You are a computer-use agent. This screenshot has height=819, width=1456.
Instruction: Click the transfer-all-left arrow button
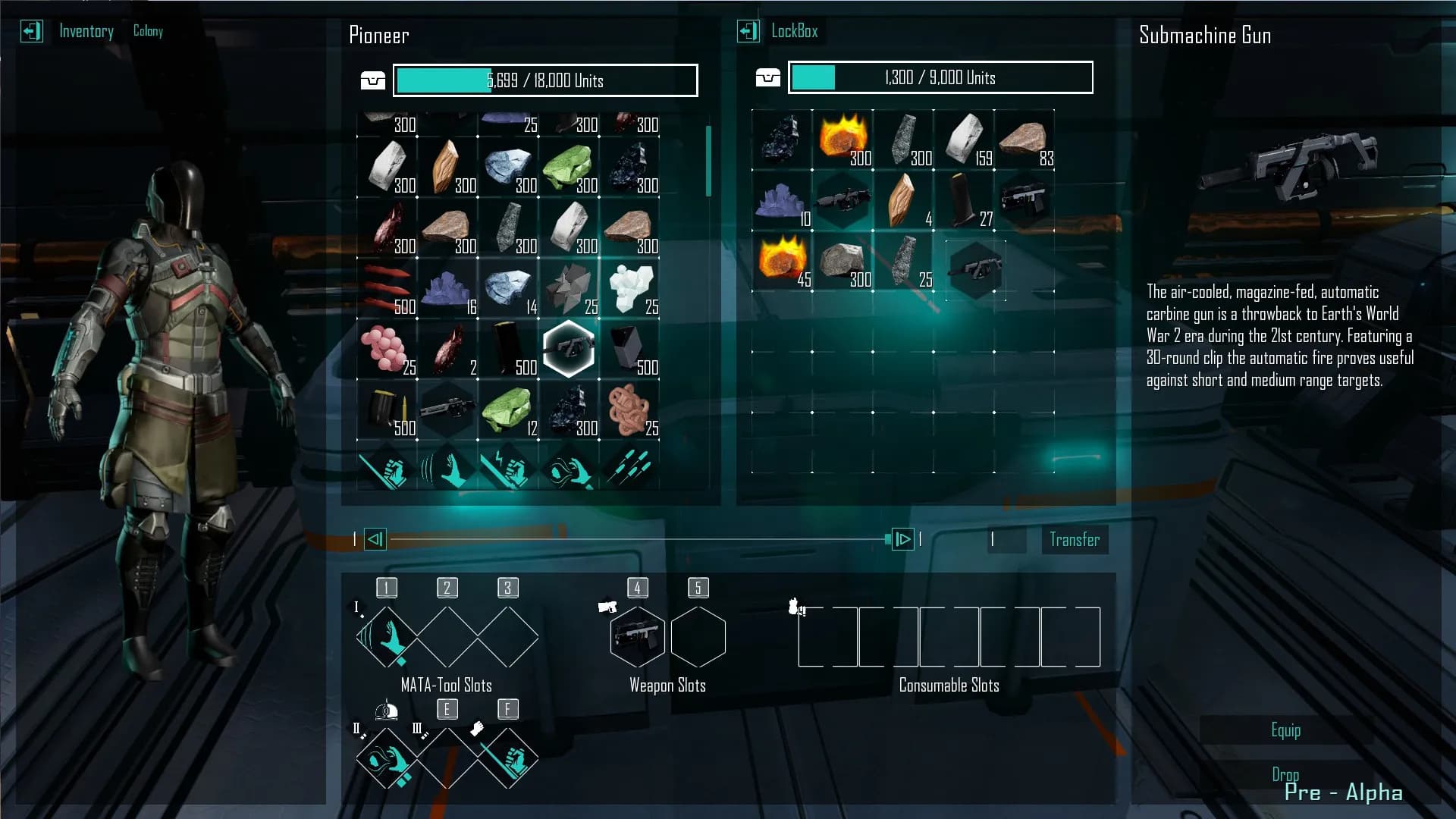(375, 539)
